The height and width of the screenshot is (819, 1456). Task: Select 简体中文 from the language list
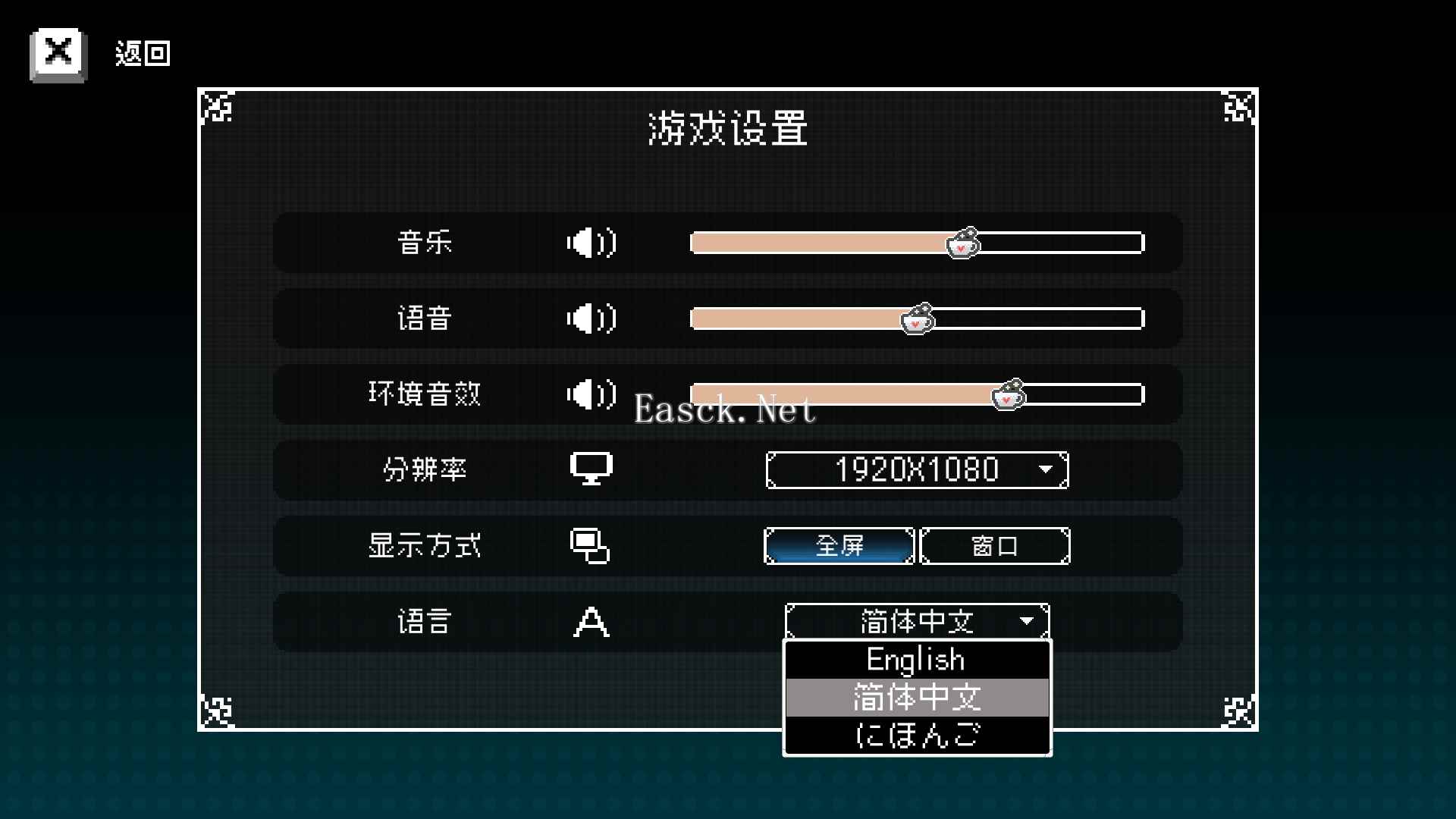(x=917, y=697)
